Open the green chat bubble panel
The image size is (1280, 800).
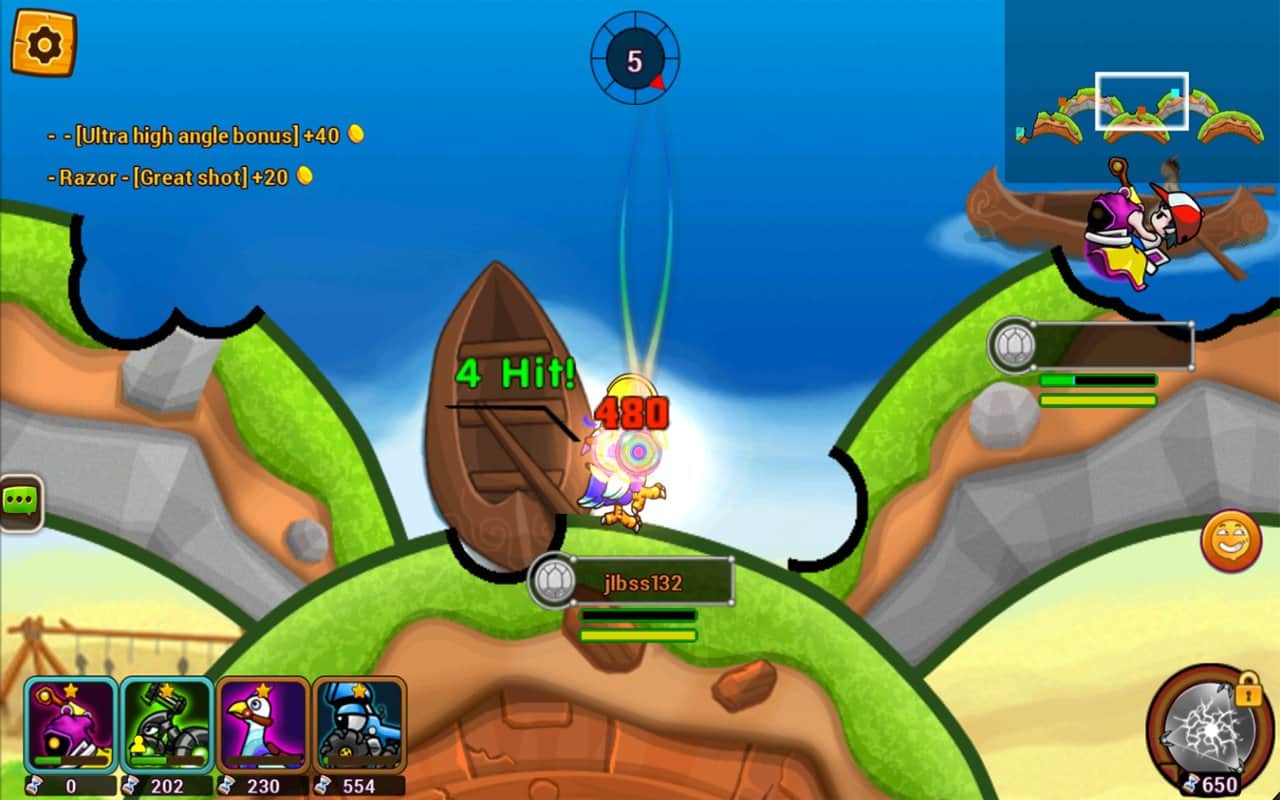20,501
